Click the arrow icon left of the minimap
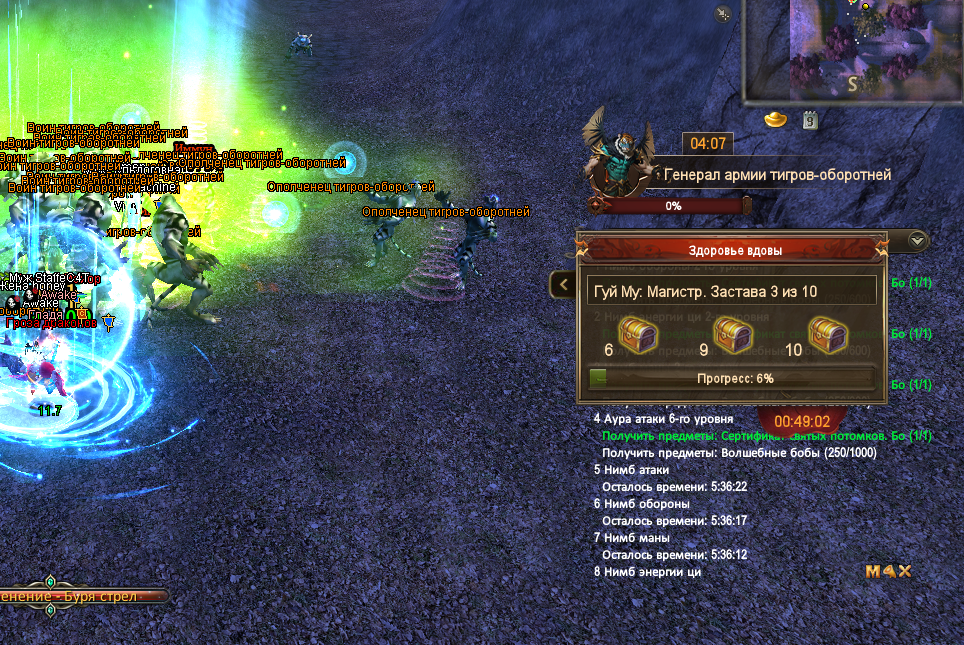This screenshot has width=964, height=645. 723,14
